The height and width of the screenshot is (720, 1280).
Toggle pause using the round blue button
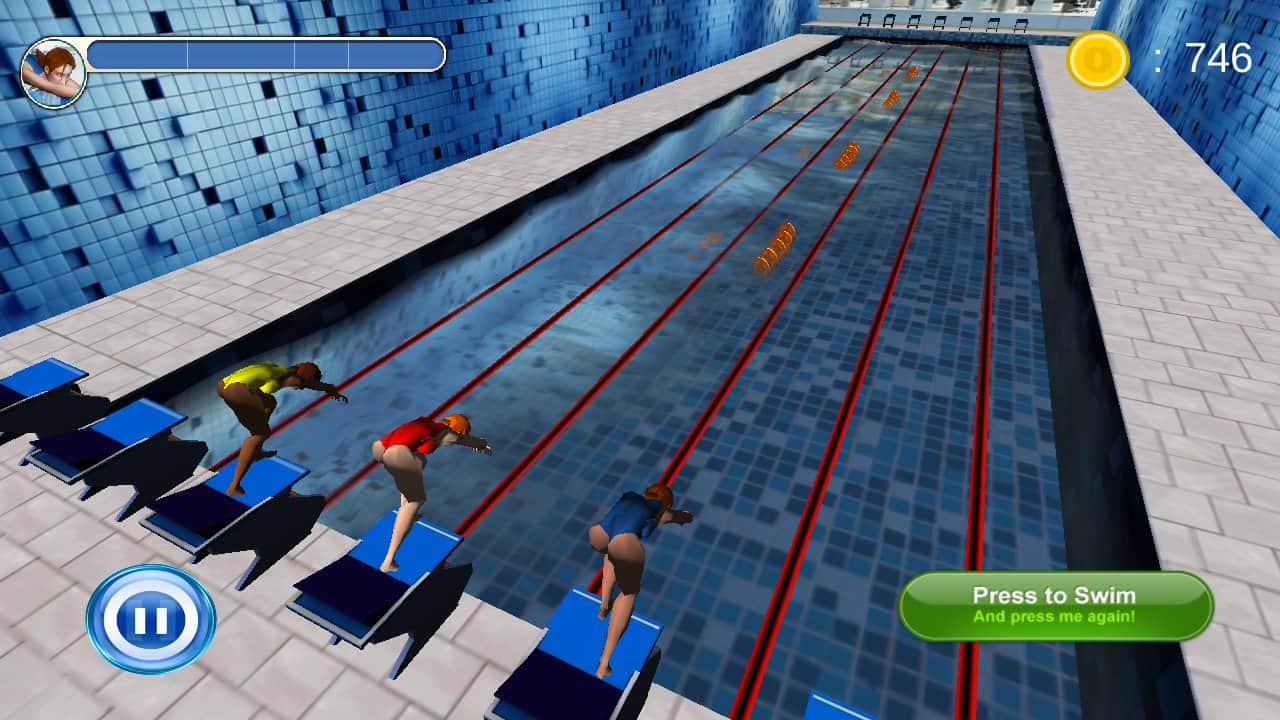148,618
